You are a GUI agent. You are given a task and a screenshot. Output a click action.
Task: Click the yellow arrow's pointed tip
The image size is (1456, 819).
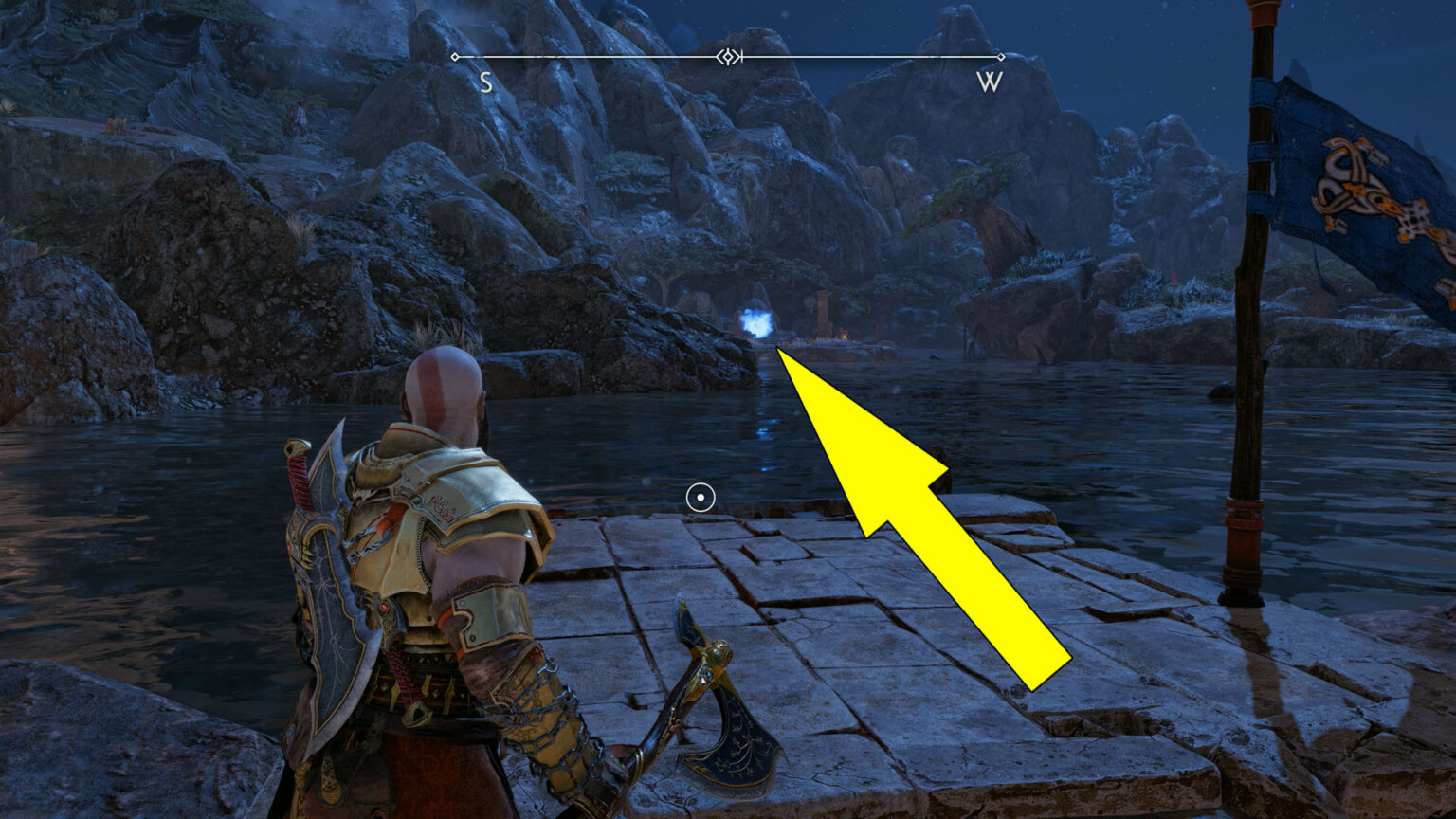click(775, 349)
